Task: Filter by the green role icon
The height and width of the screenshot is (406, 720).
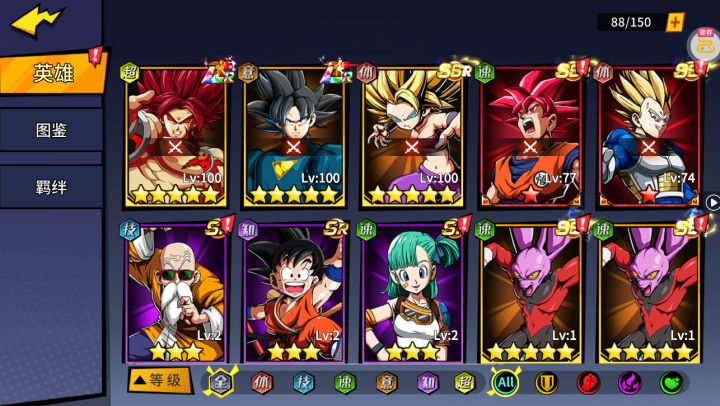Action: coord(671,382)
